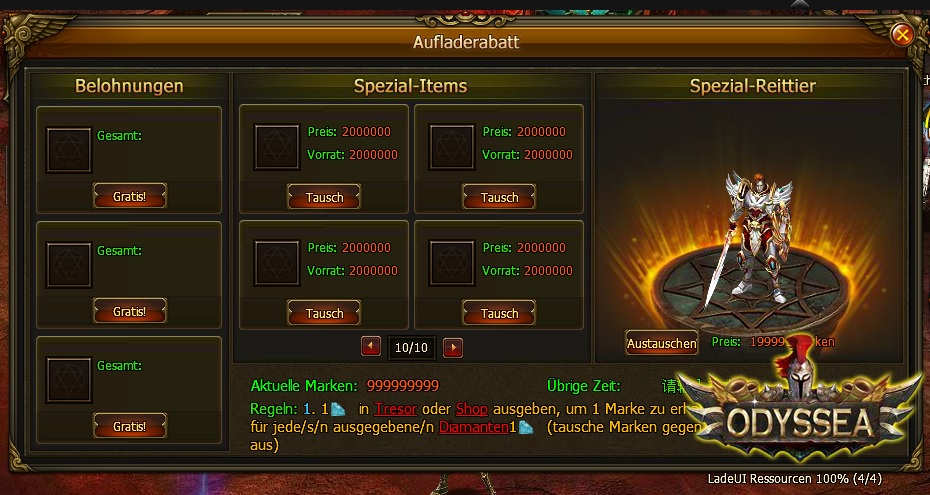Click the Austauschen button for the mount
930x495 pixels.
click(661, 343)
